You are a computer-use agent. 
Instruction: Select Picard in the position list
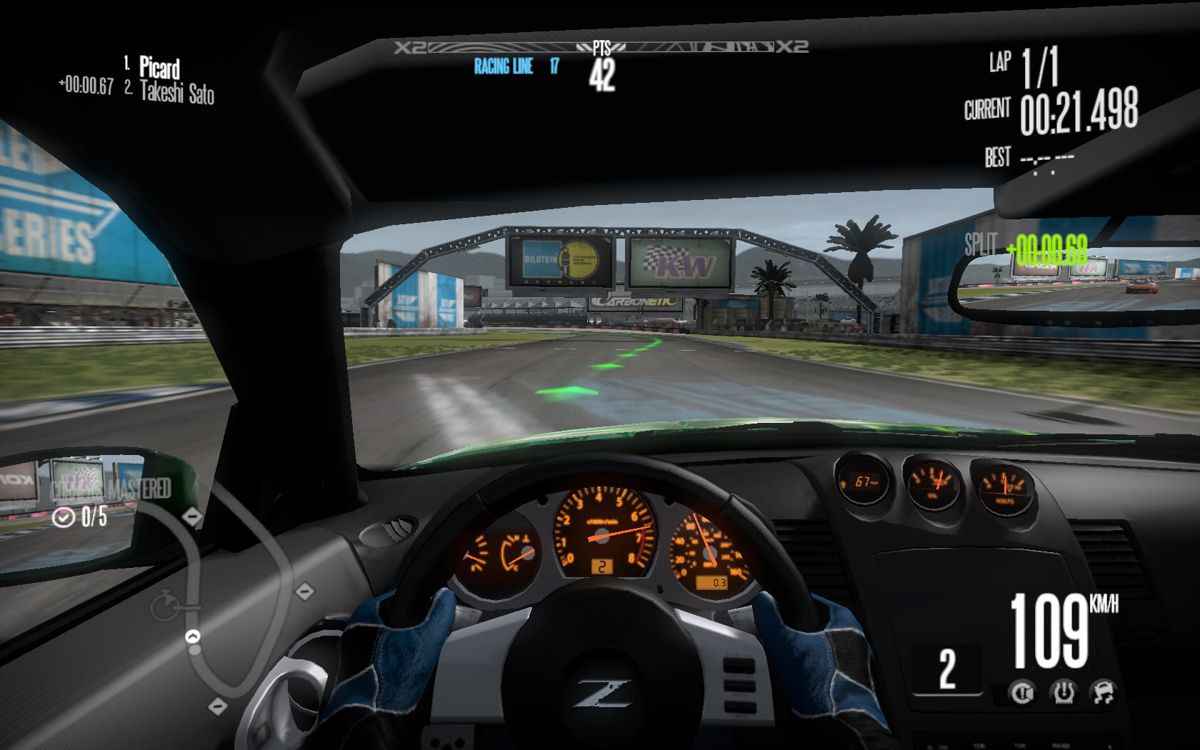point(159,69)
